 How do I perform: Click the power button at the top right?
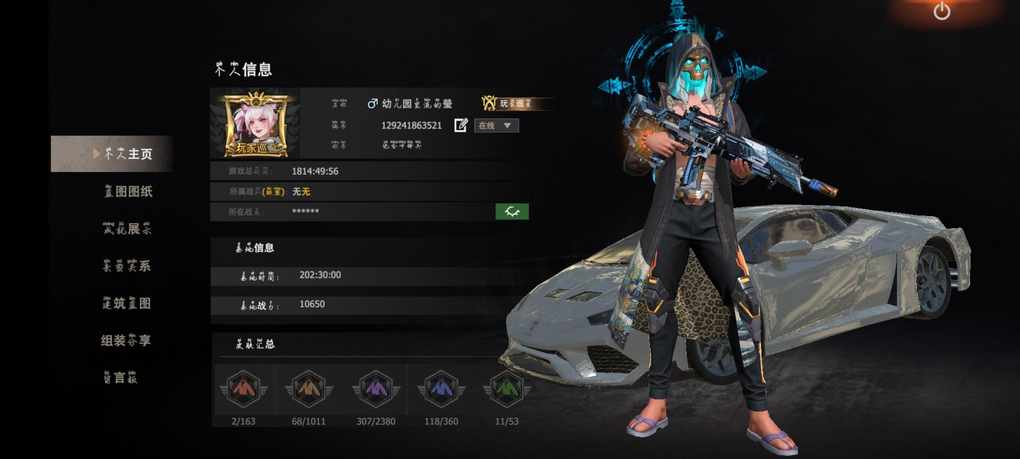pos(941,11)
